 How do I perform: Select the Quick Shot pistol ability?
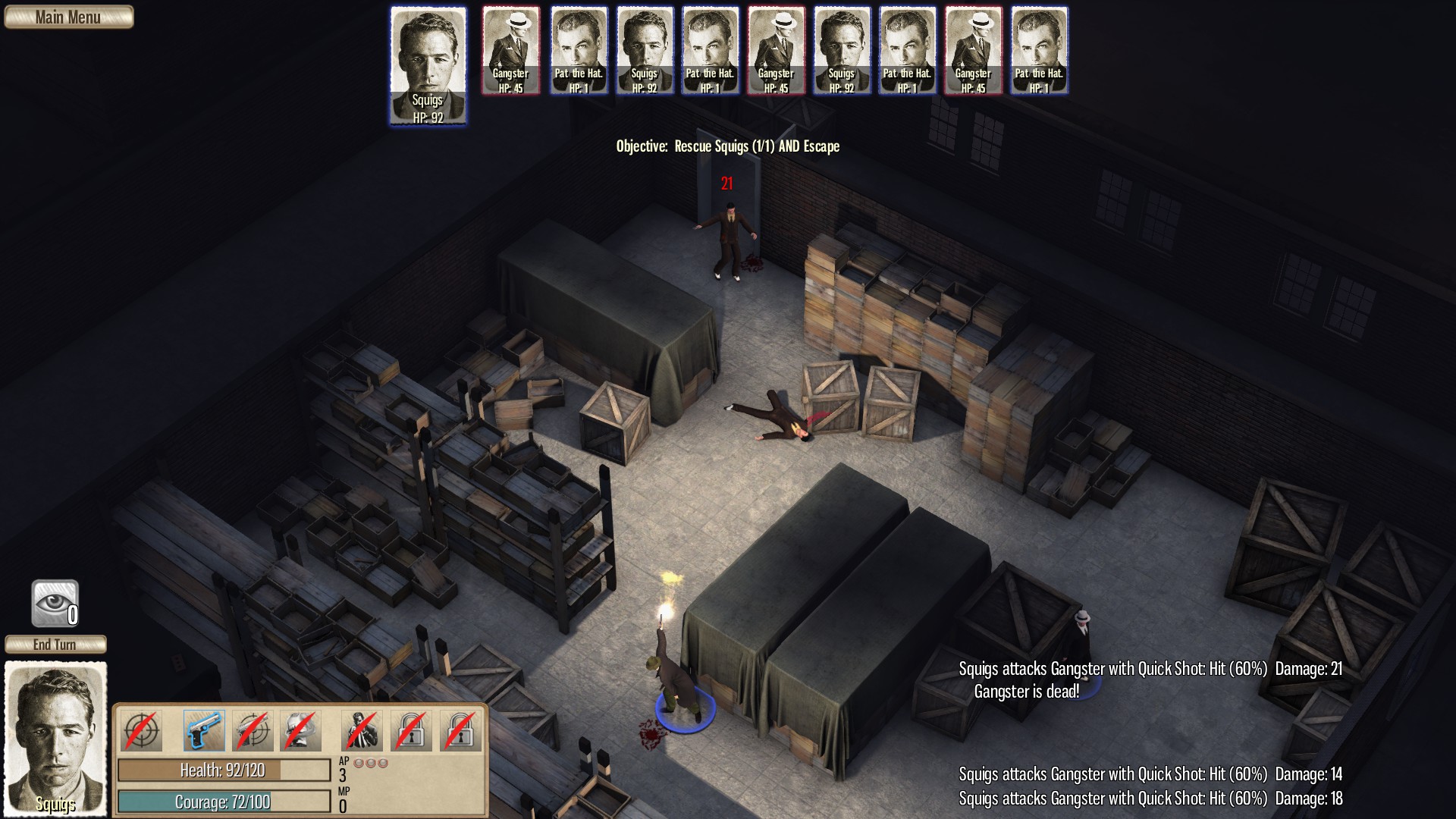203,730
